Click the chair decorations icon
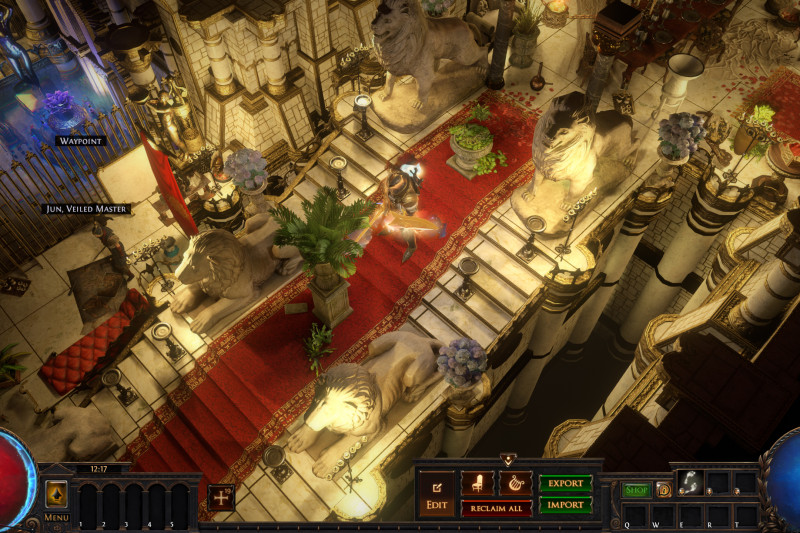 click(x=477, y=483)
